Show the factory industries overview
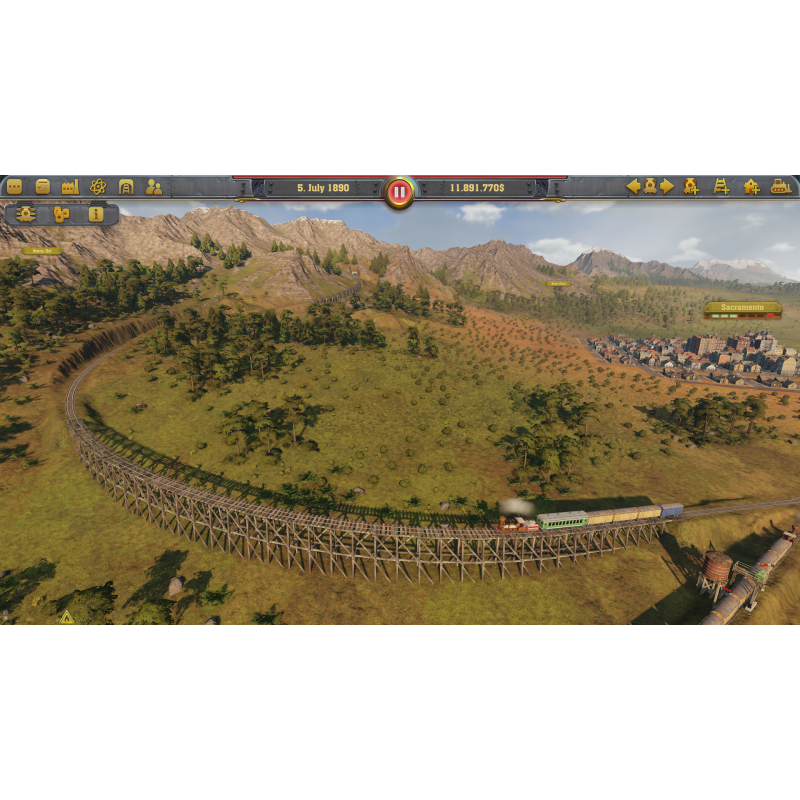800x800 pixels. pos(70,186)
